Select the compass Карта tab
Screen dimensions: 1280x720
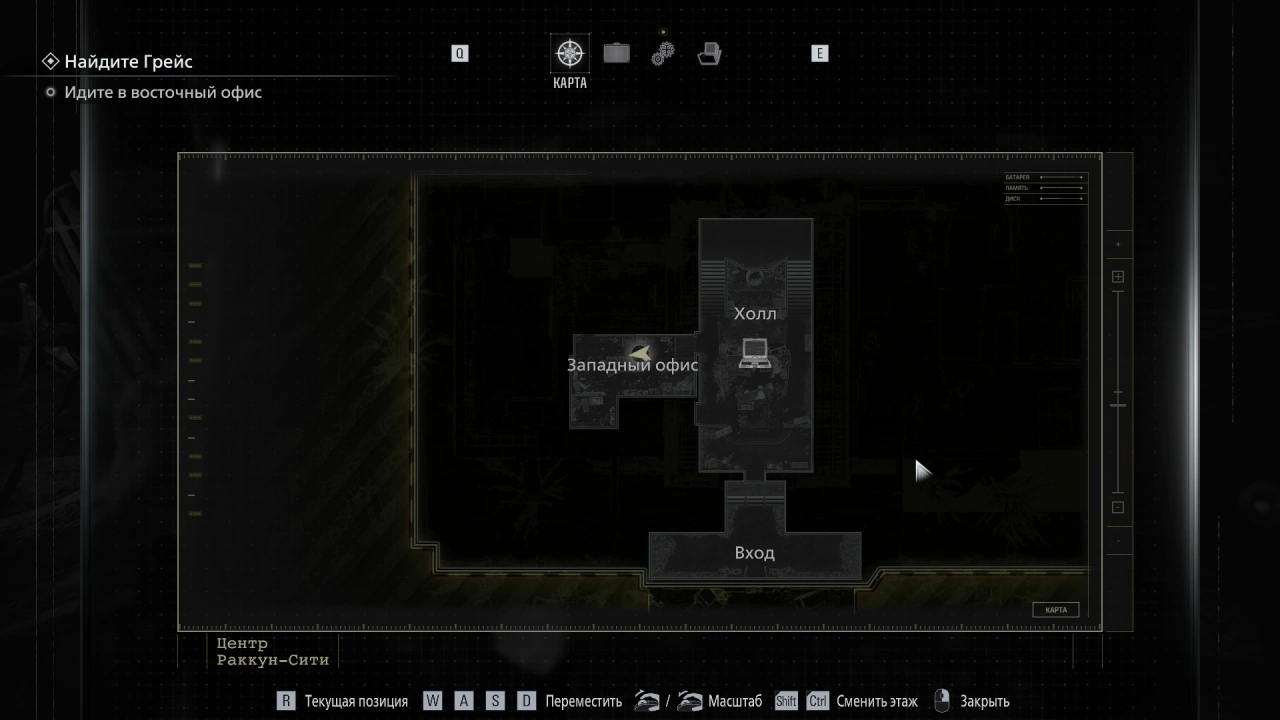pyautogui.click(x=570, y=54)
